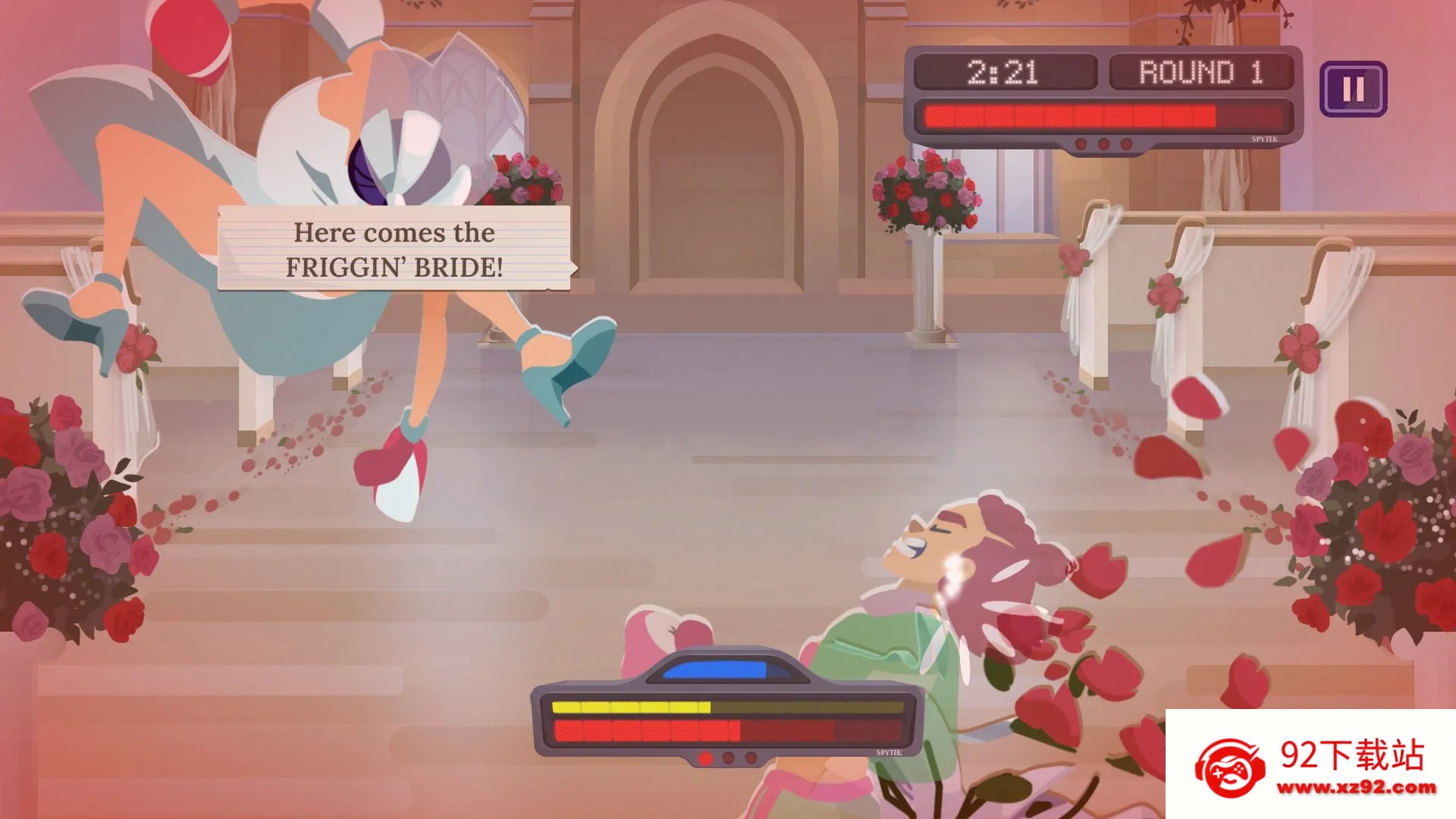Select the timer section of the scoreboard
The width and height of the screenshot is (1456, 819).
[x=1003, y=72]
